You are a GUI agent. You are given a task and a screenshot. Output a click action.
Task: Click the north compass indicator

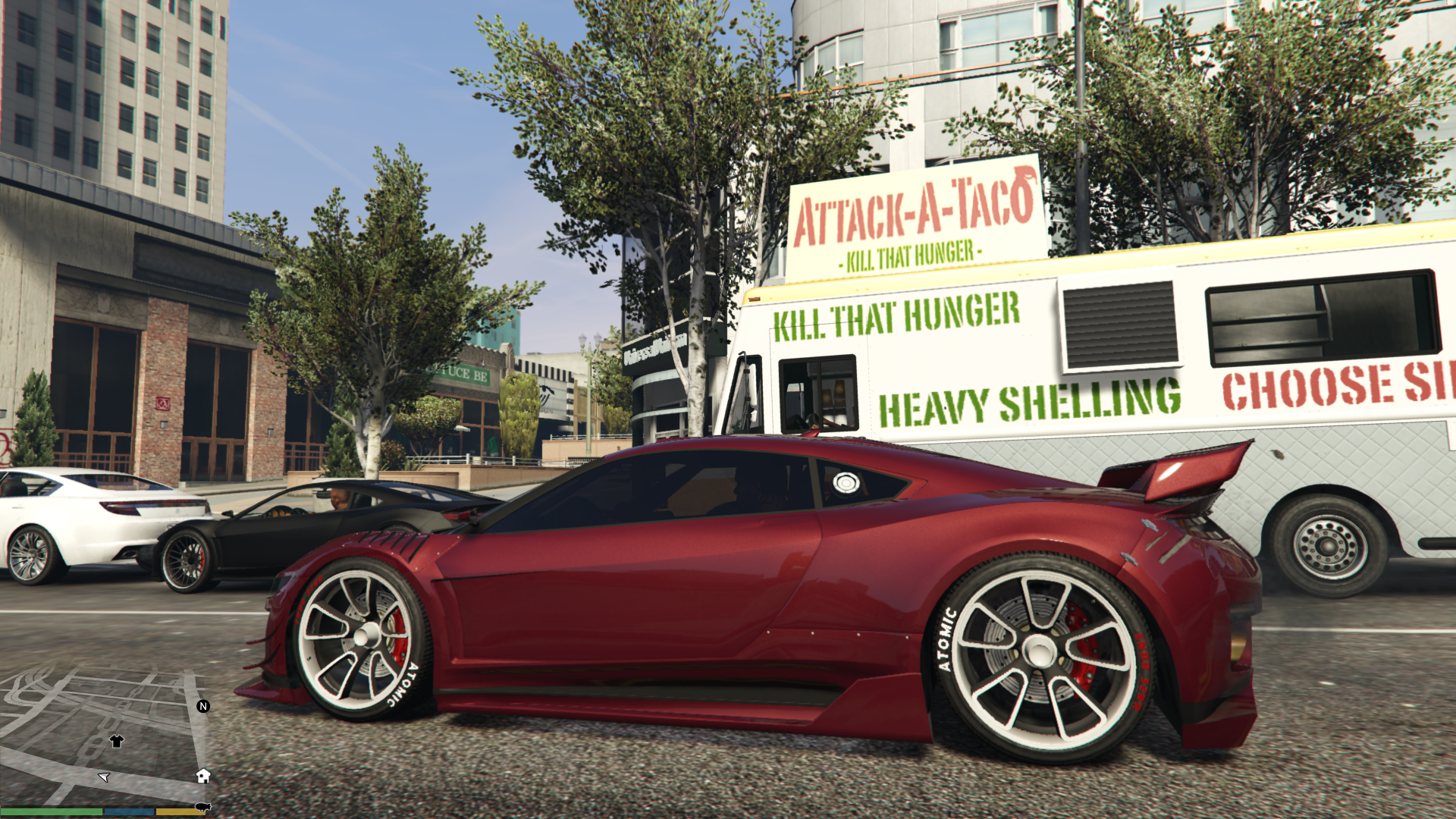click(202, 706)
